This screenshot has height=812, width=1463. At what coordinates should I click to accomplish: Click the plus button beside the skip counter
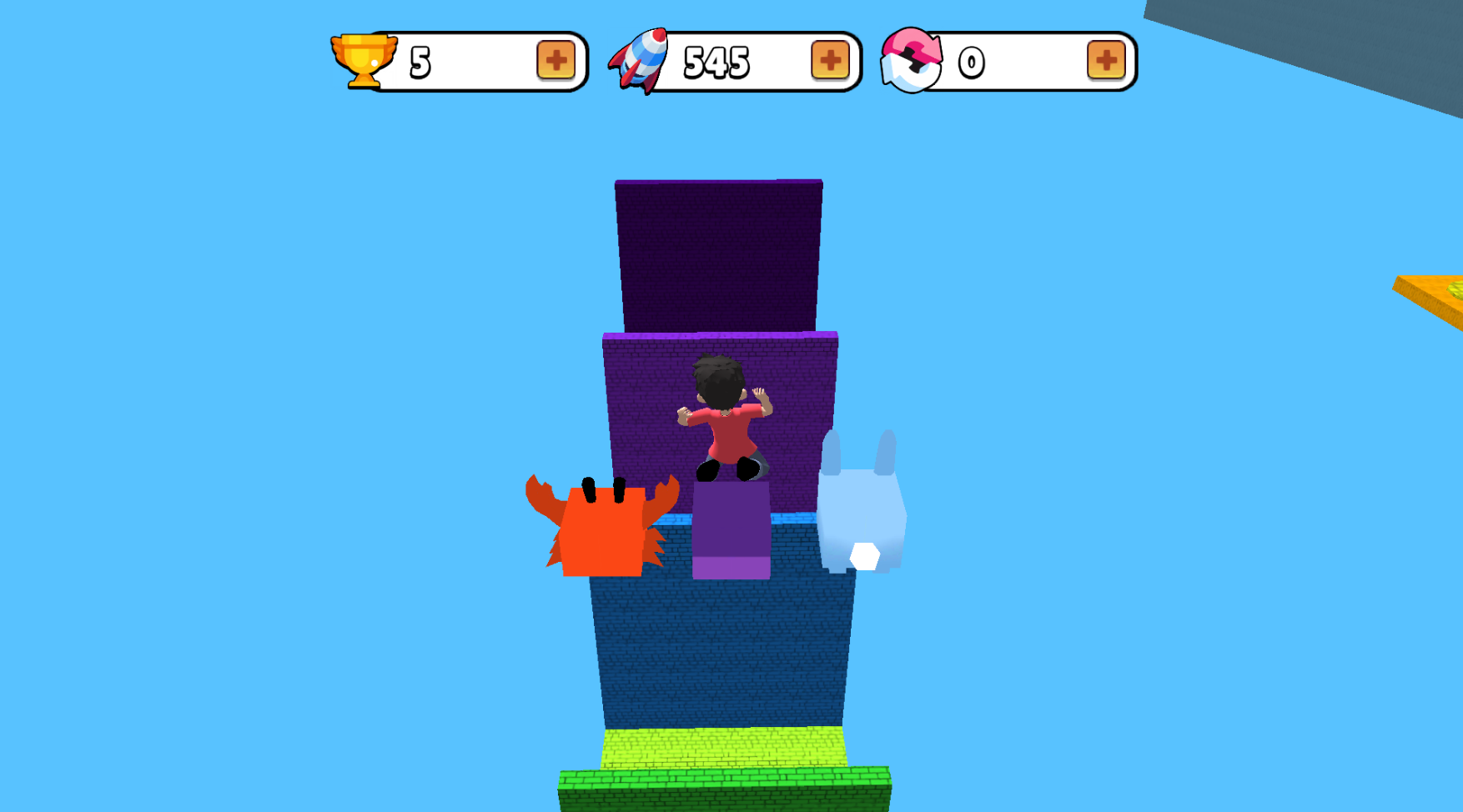click(1106, 60)
